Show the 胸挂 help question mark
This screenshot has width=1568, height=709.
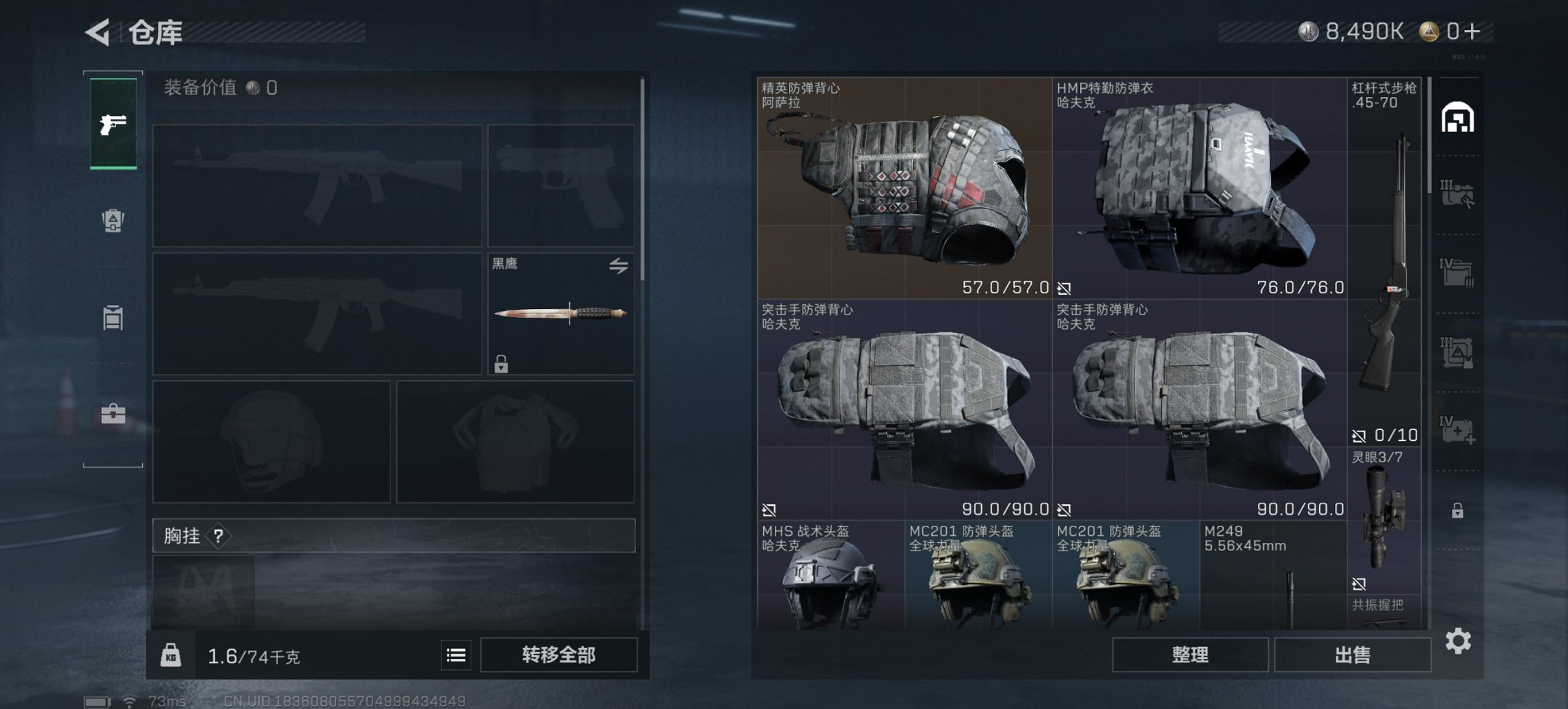pos(218,536)
